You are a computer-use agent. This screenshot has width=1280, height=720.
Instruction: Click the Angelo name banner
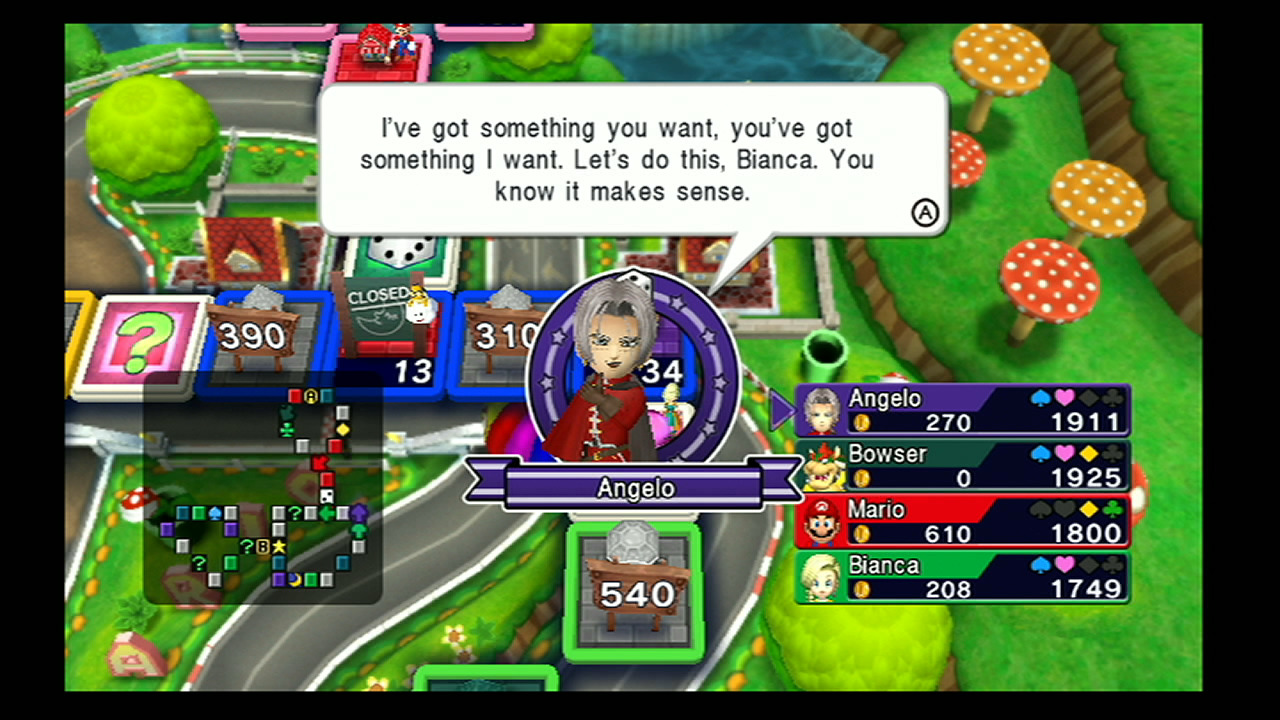click(634, 488)
